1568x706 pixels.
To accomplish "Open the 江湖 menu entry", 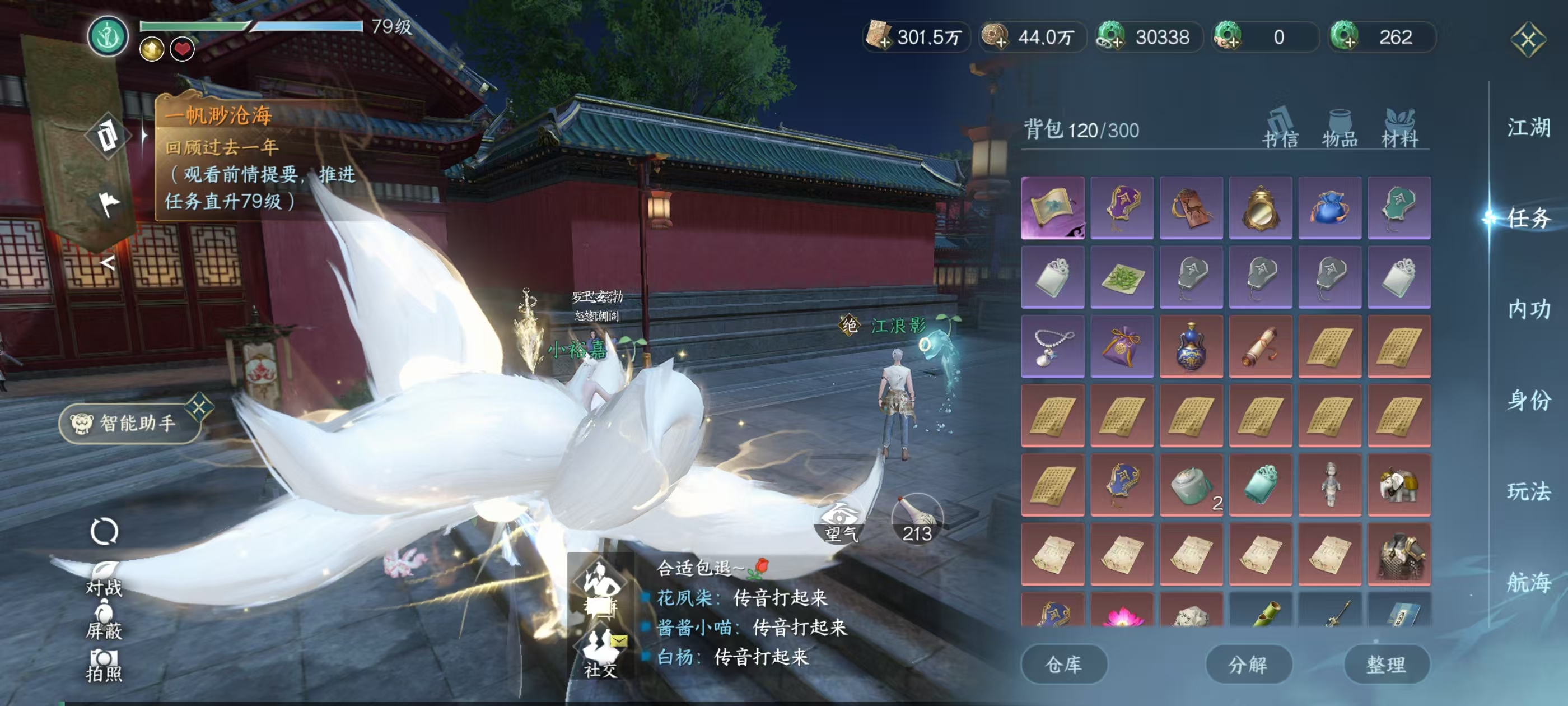I will pos(1528,128).
